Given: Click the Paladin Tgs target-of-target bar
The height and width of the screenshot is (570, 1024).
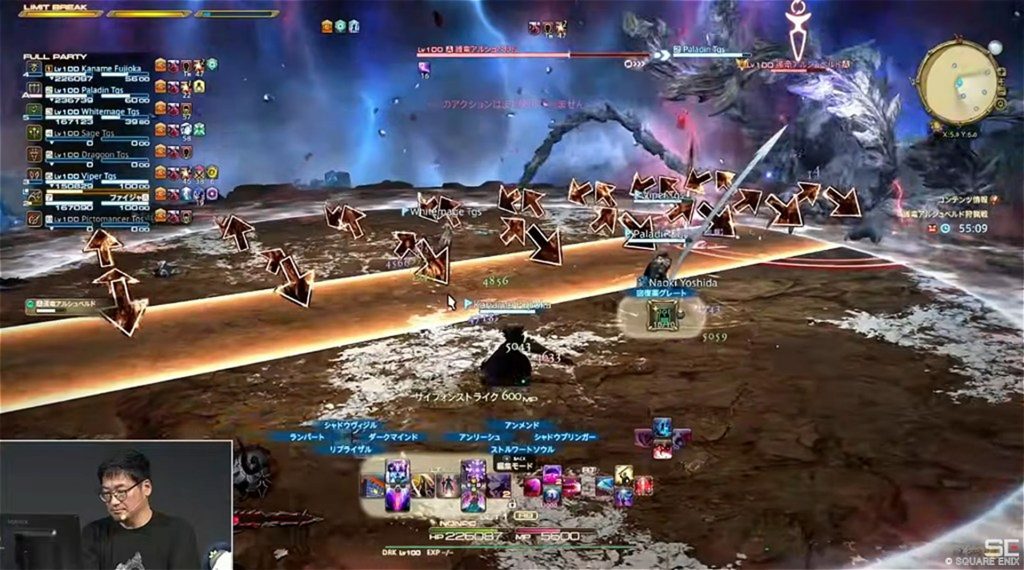Looking at the screenshot, I should coord(708,53).
